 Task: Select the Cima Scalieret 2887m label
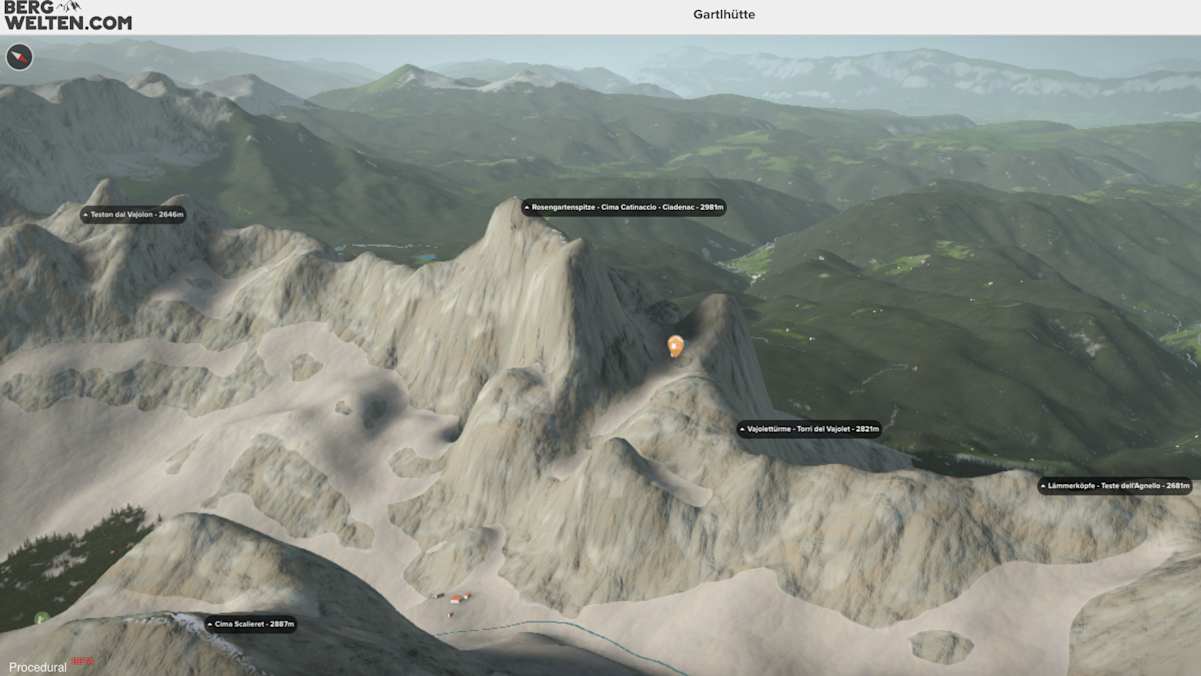(250, 624)
